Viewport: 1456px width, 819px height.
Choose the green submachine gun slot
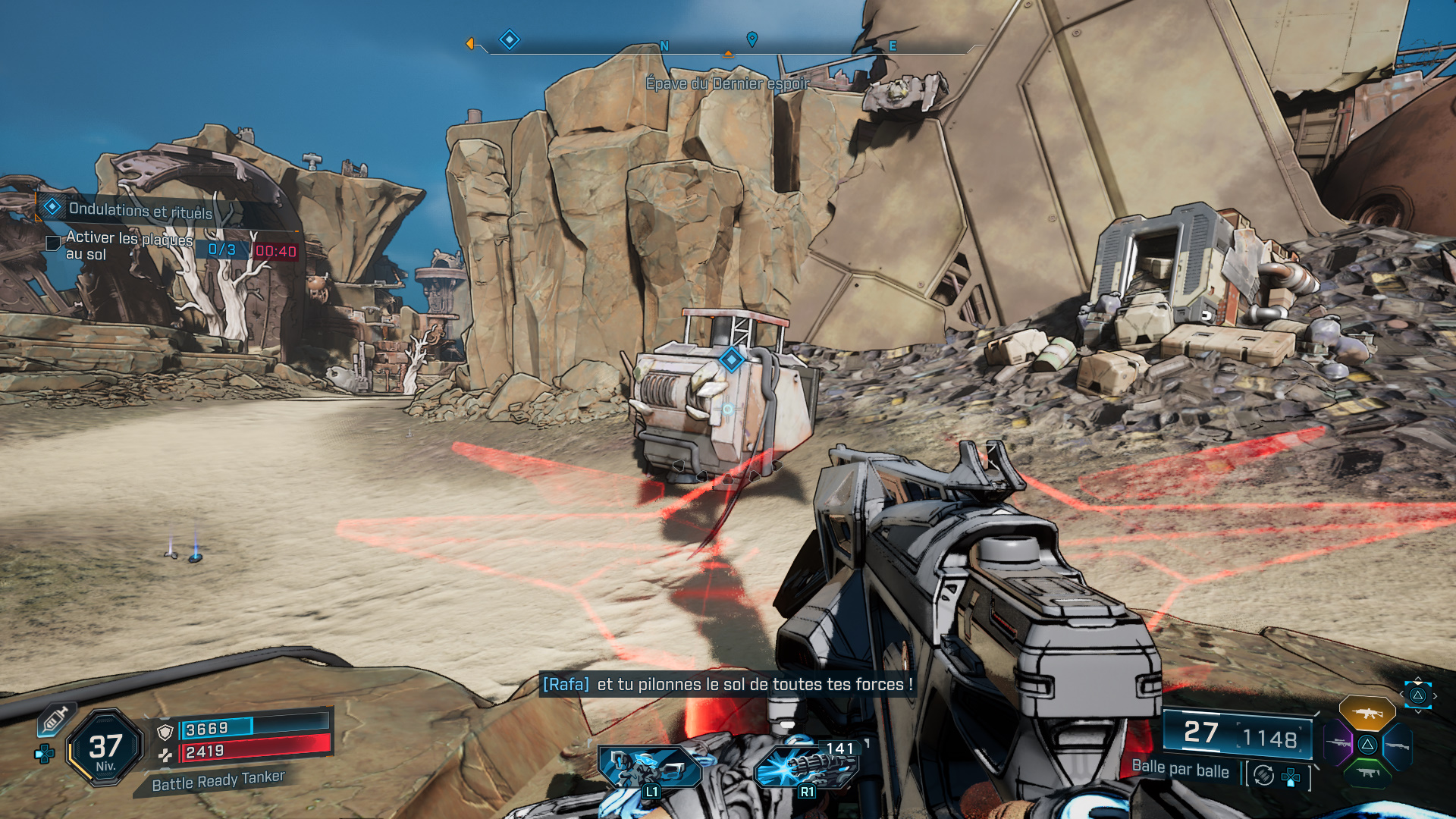1367,773
